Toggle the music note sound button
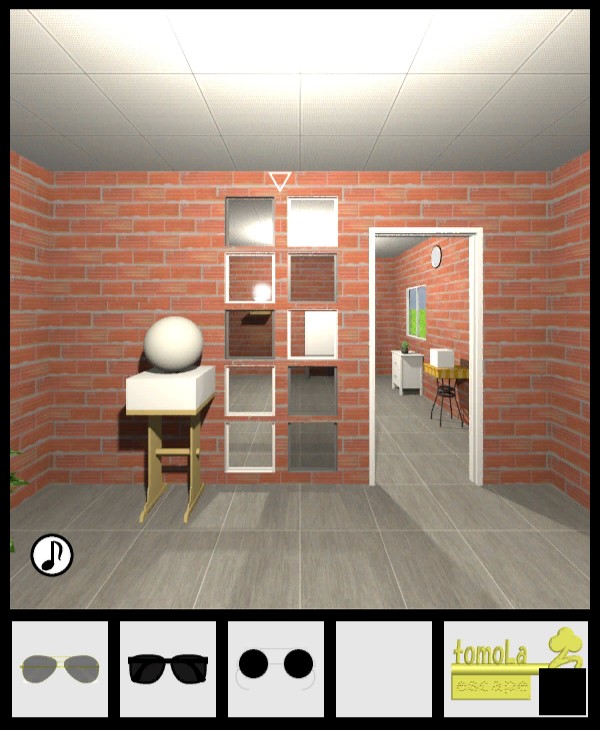 (52, 555)
